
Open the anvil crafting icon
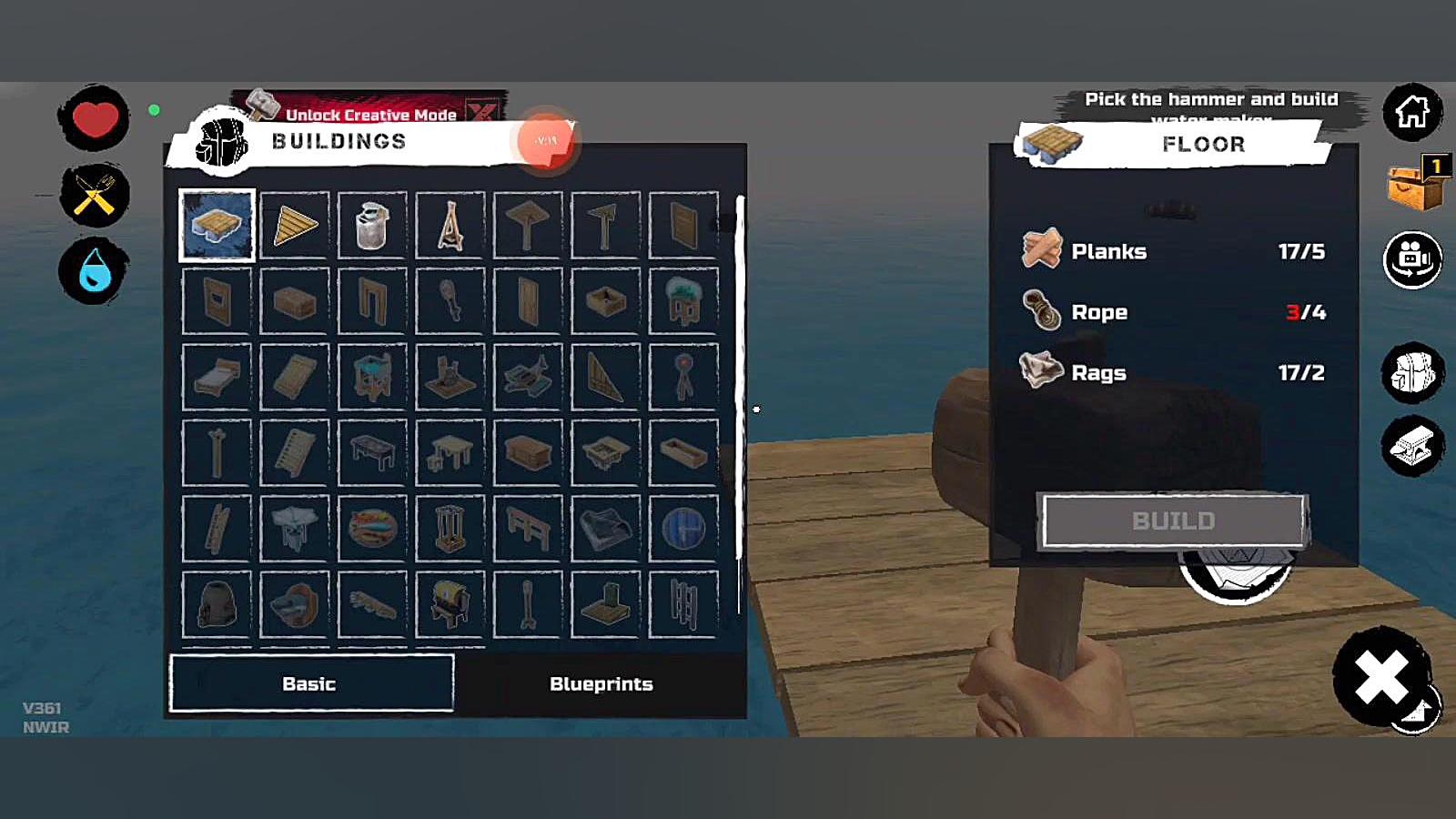tap(1412, 446)
